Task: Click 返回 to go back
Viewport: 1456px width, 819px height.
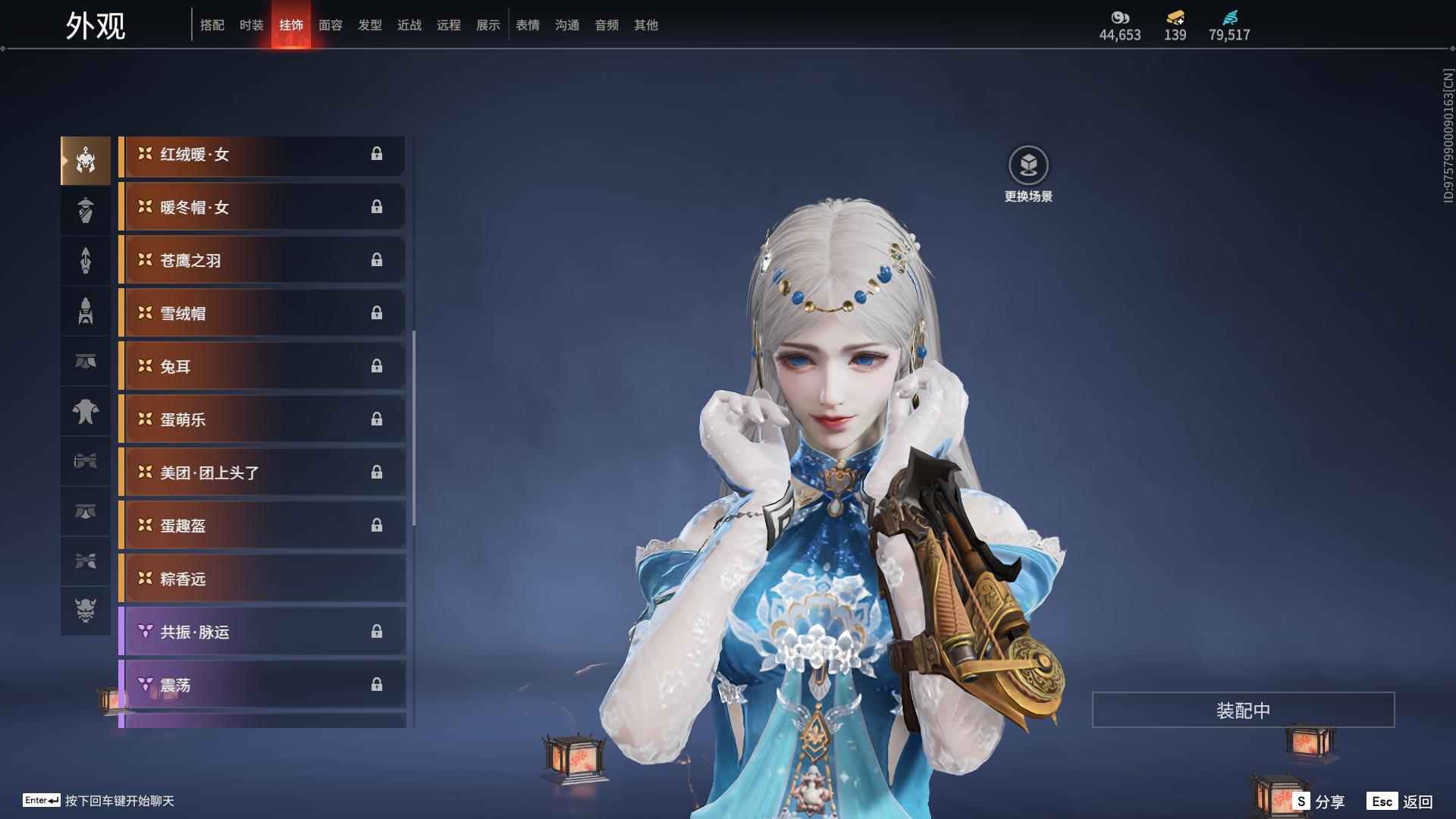Action: 1401,802
